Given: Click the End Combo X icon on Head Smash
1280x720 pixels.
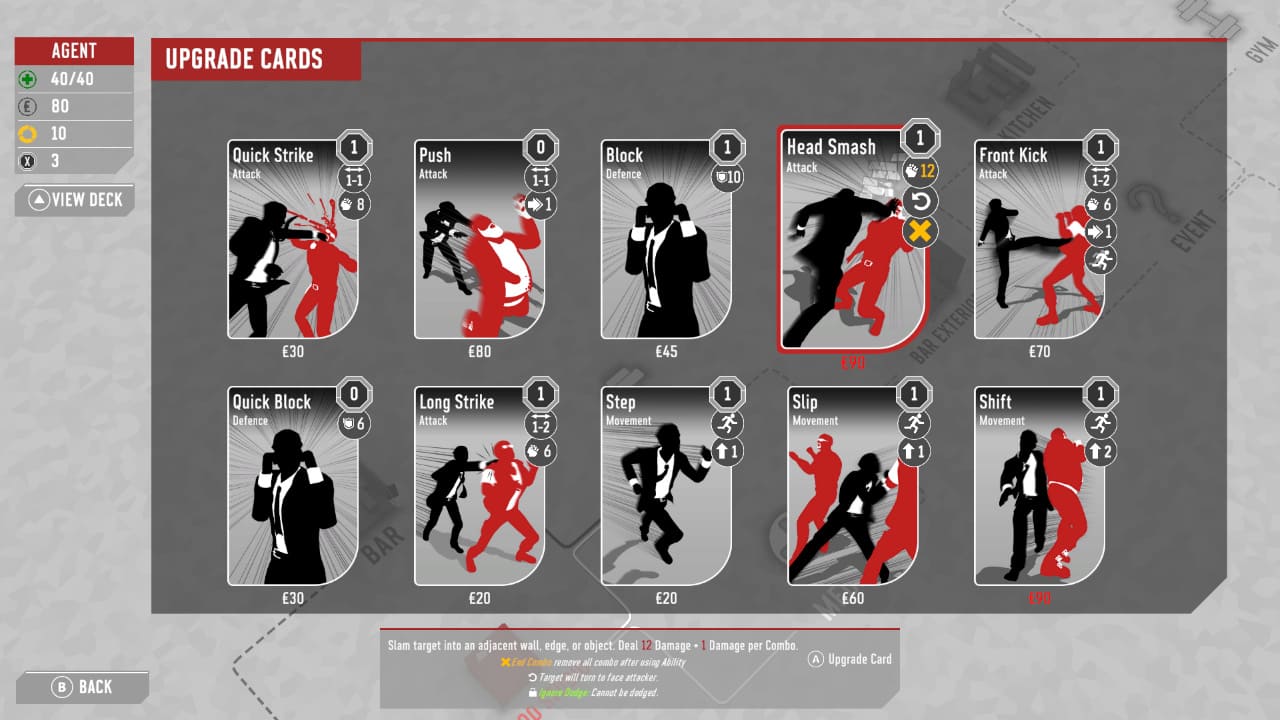Looking at the screenshot, I should point(920,230).
